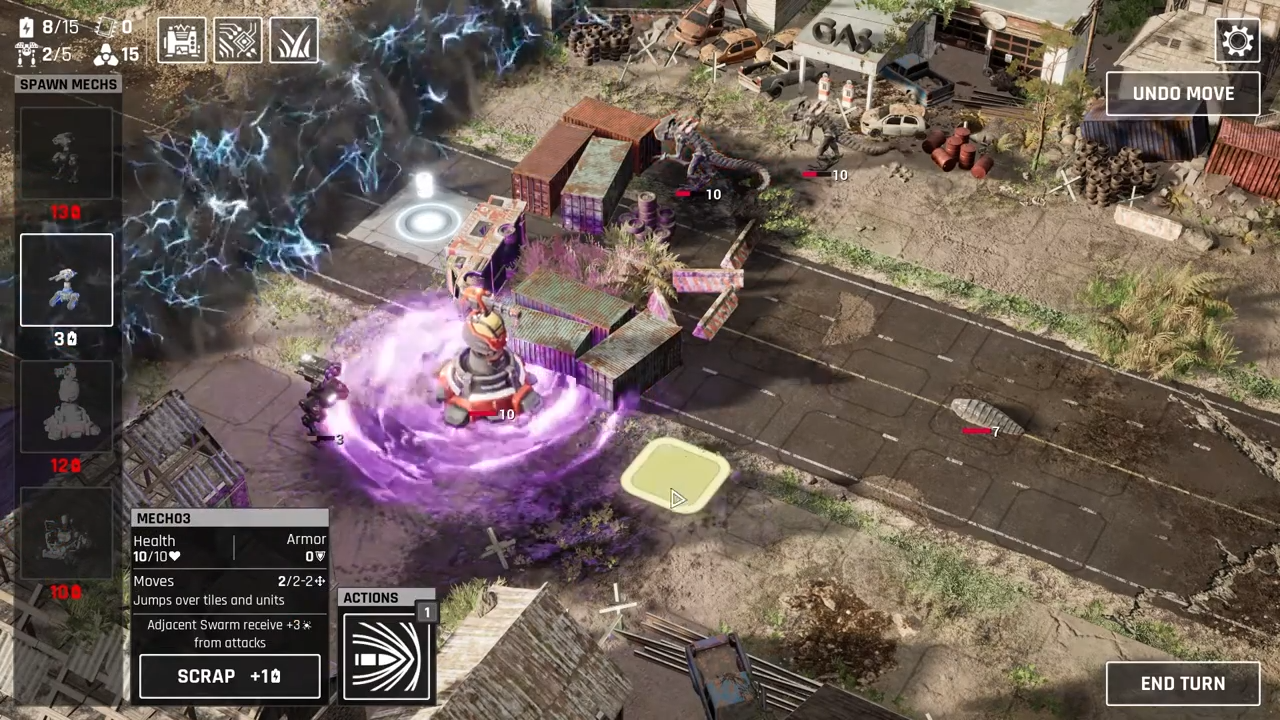Viewport: 1280px width, 720px height.
Task: Undo the last move
Action: point(1183,94)
